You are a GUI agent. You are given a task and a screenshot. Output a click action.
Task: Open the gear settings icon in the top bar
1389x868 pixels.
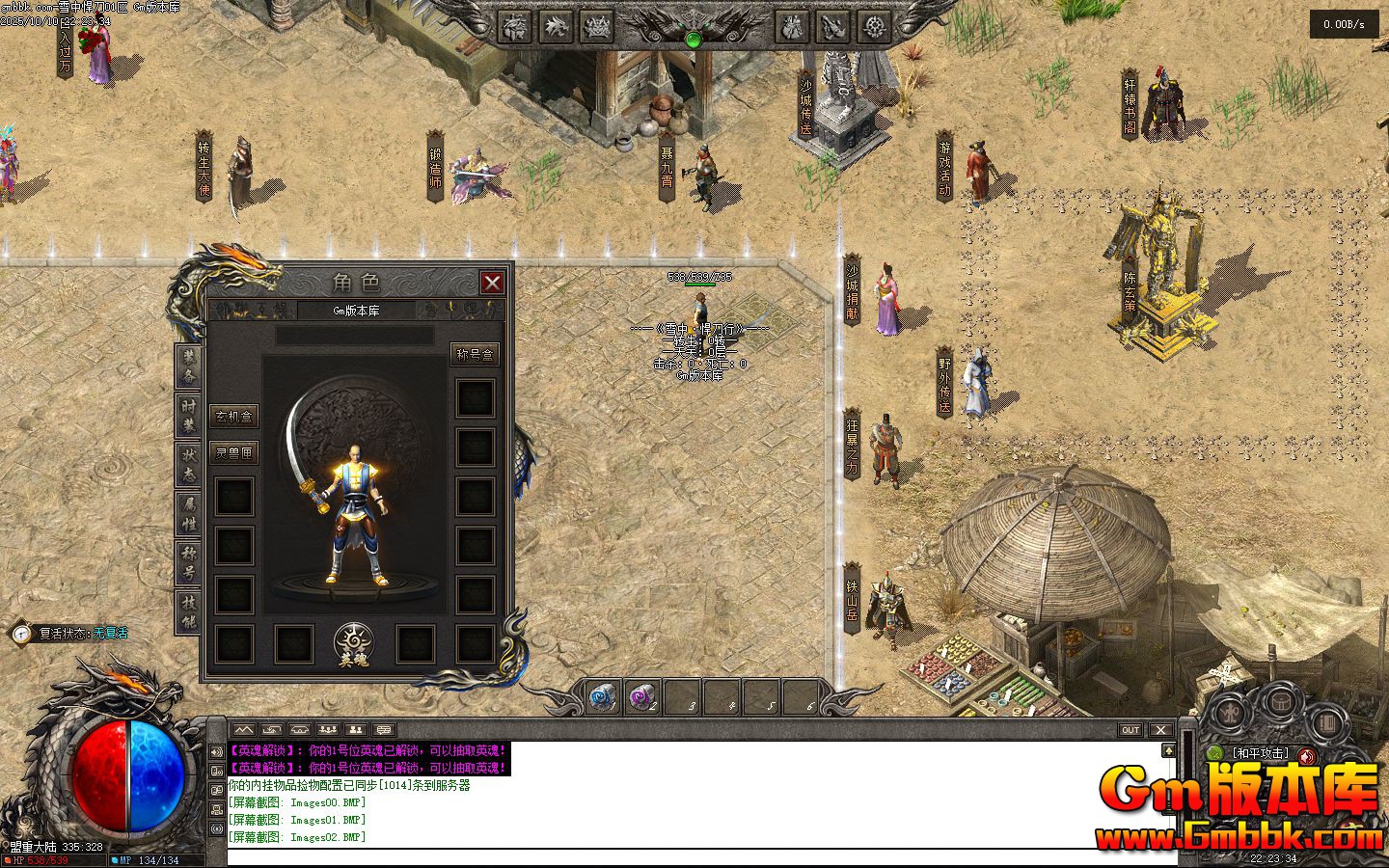coord(875,27)
